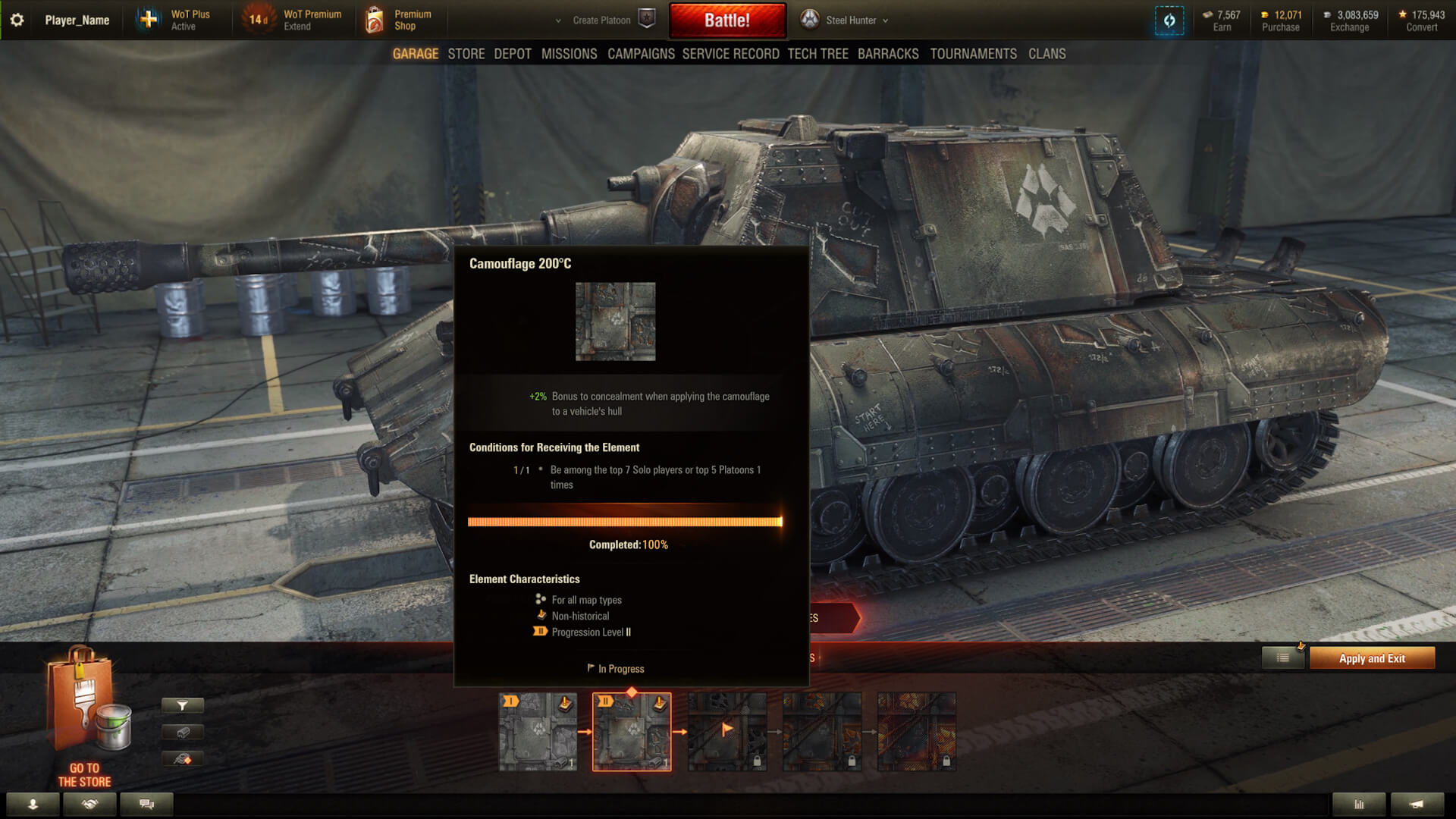Show the Campaigns tab
This screenshot has width=1456, height=819.
coord(641,54)
